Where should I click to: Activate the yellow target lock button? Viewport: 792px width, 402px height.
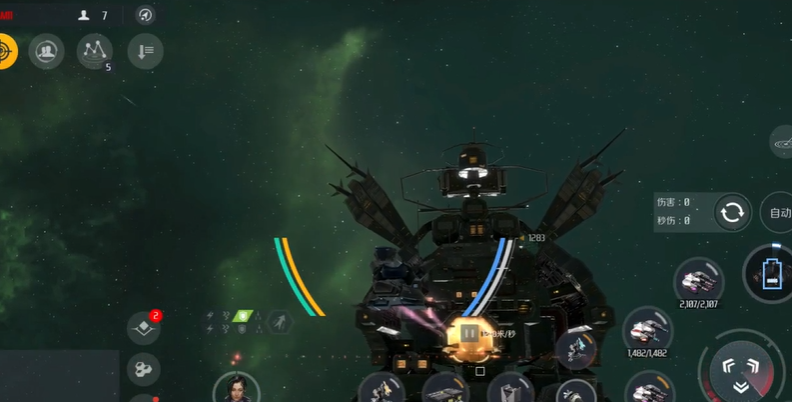[5, 50]
